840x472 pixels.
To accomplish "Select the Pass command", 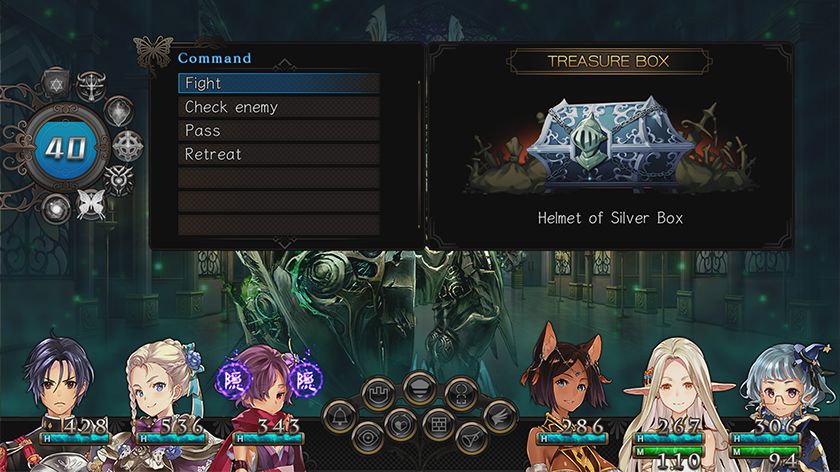I will coord(279,131).
